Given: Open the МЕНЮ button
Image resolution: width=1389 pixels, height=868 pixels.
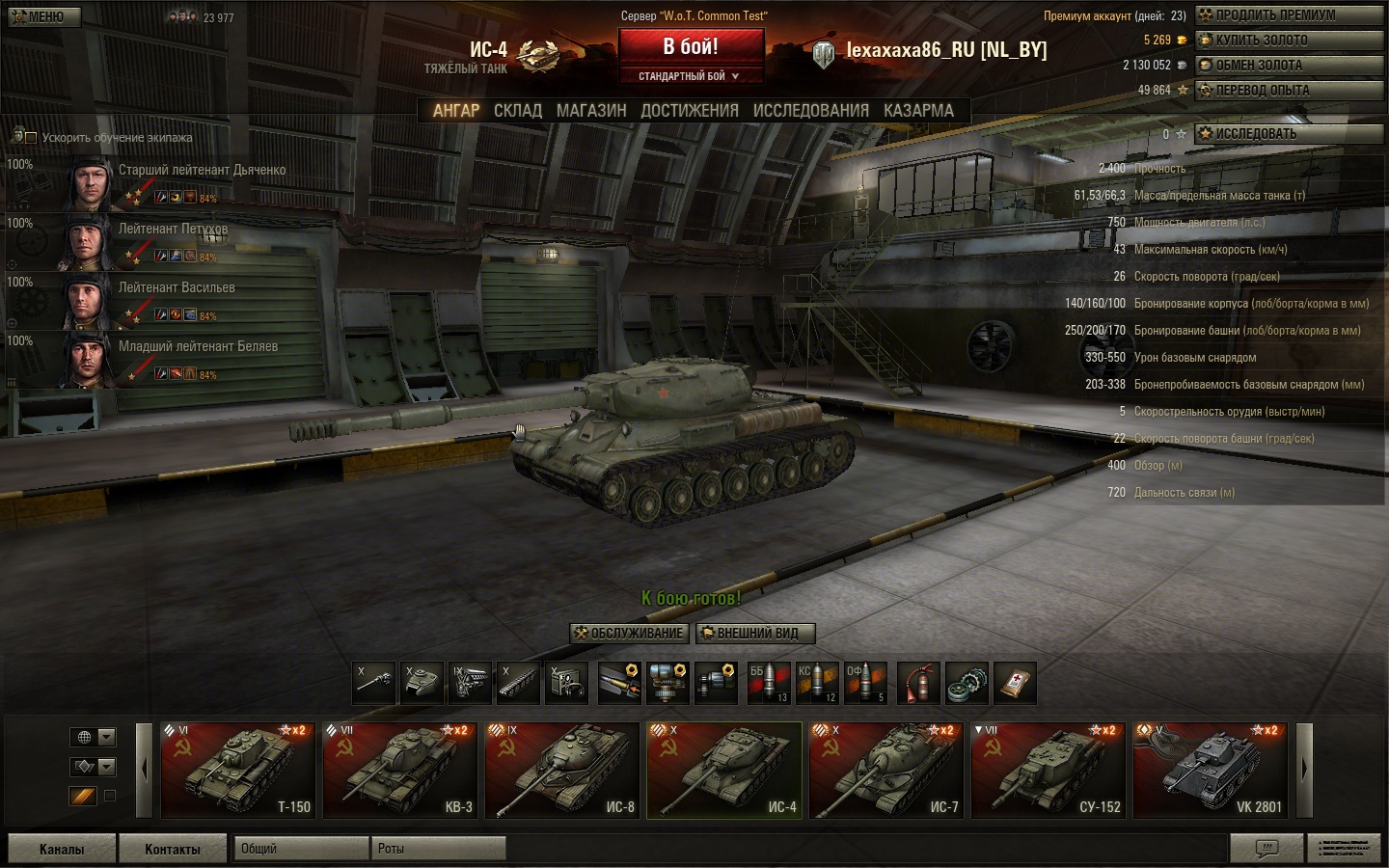Looking at the screenshot, I should tap(42, 17).
